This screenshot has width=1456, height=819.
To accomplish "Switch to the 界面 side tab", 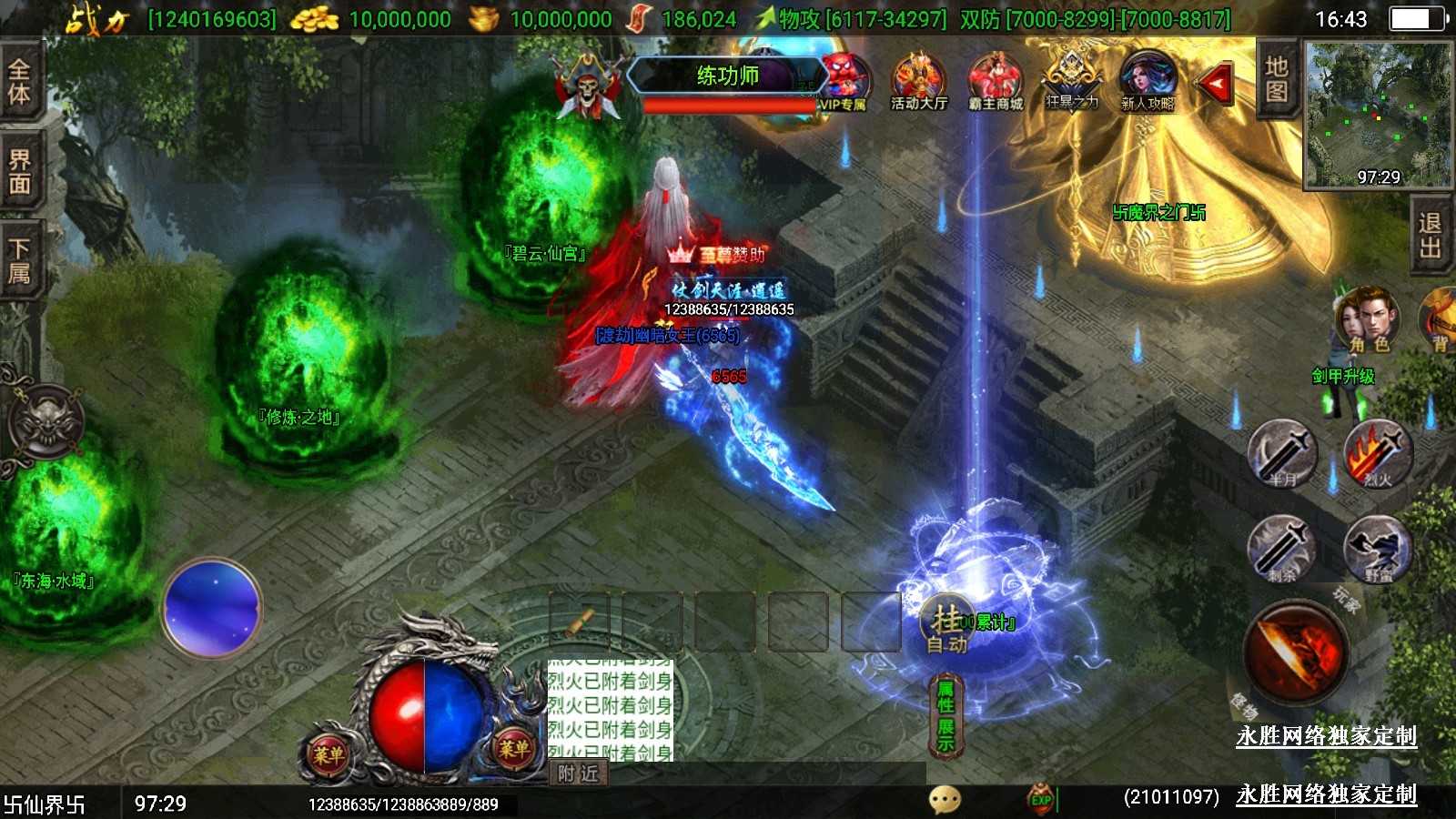I will [x=20, y=172].
